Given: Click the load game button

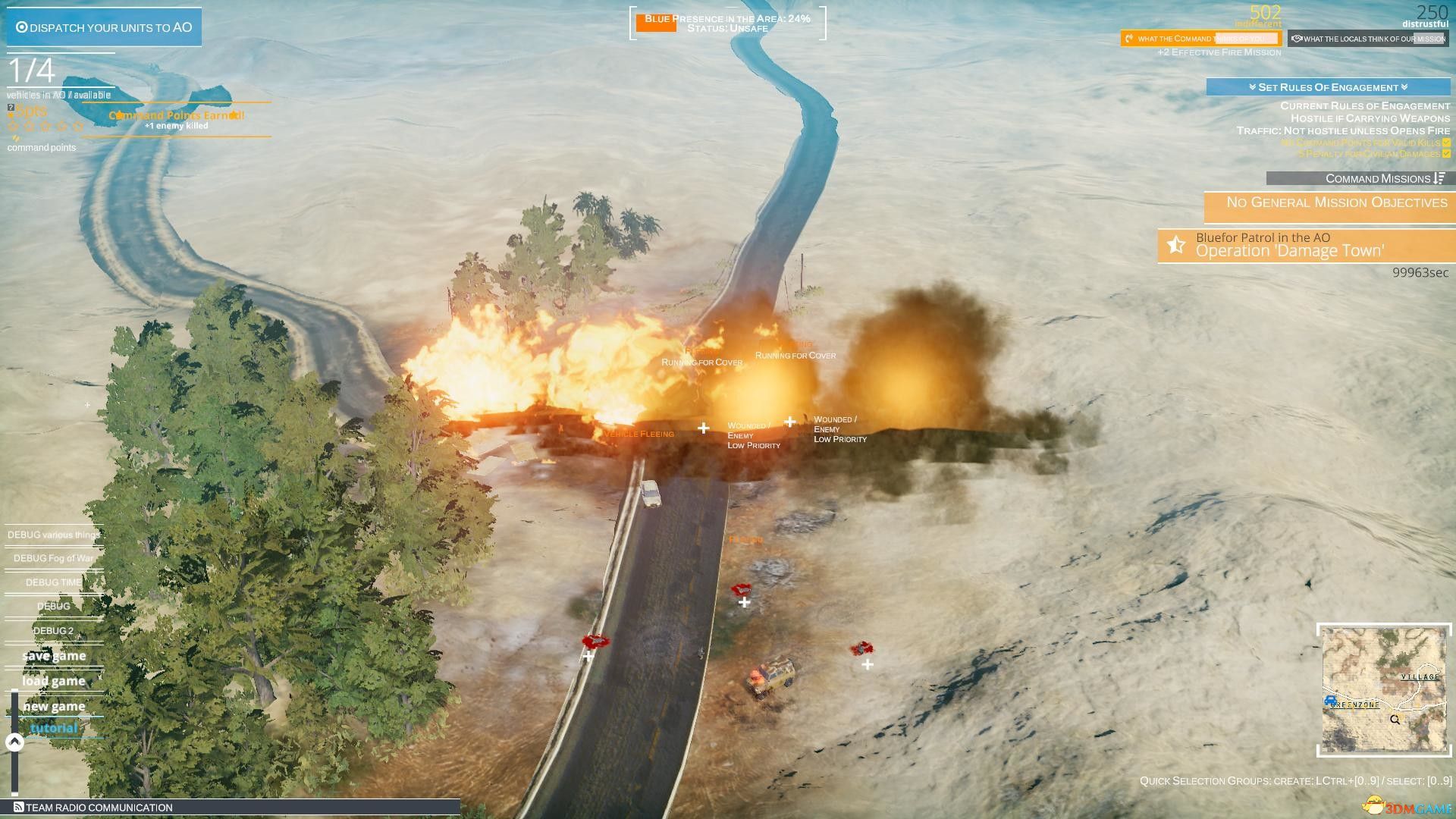Looking at the screenshot, I should [x=53, y=680].
